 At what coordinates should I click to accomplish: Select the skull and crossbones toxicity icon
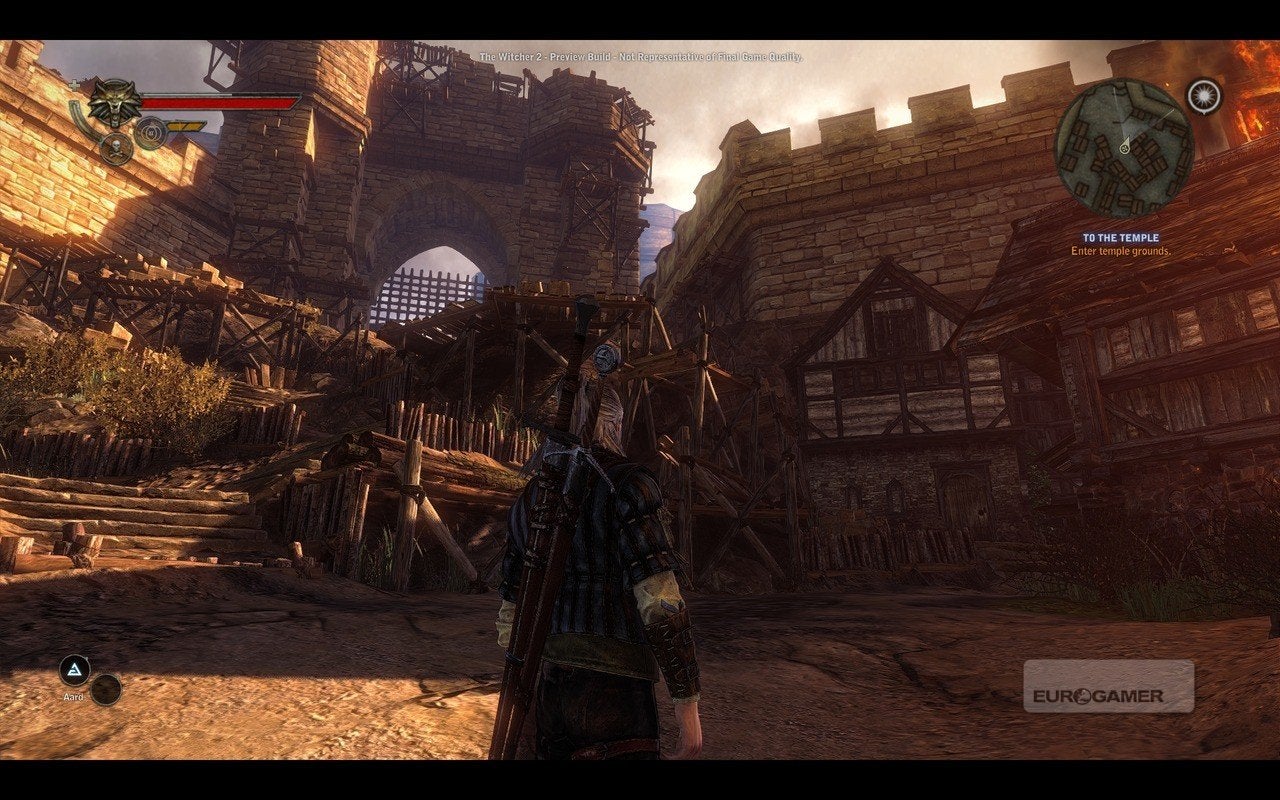(x=116, y=150)
